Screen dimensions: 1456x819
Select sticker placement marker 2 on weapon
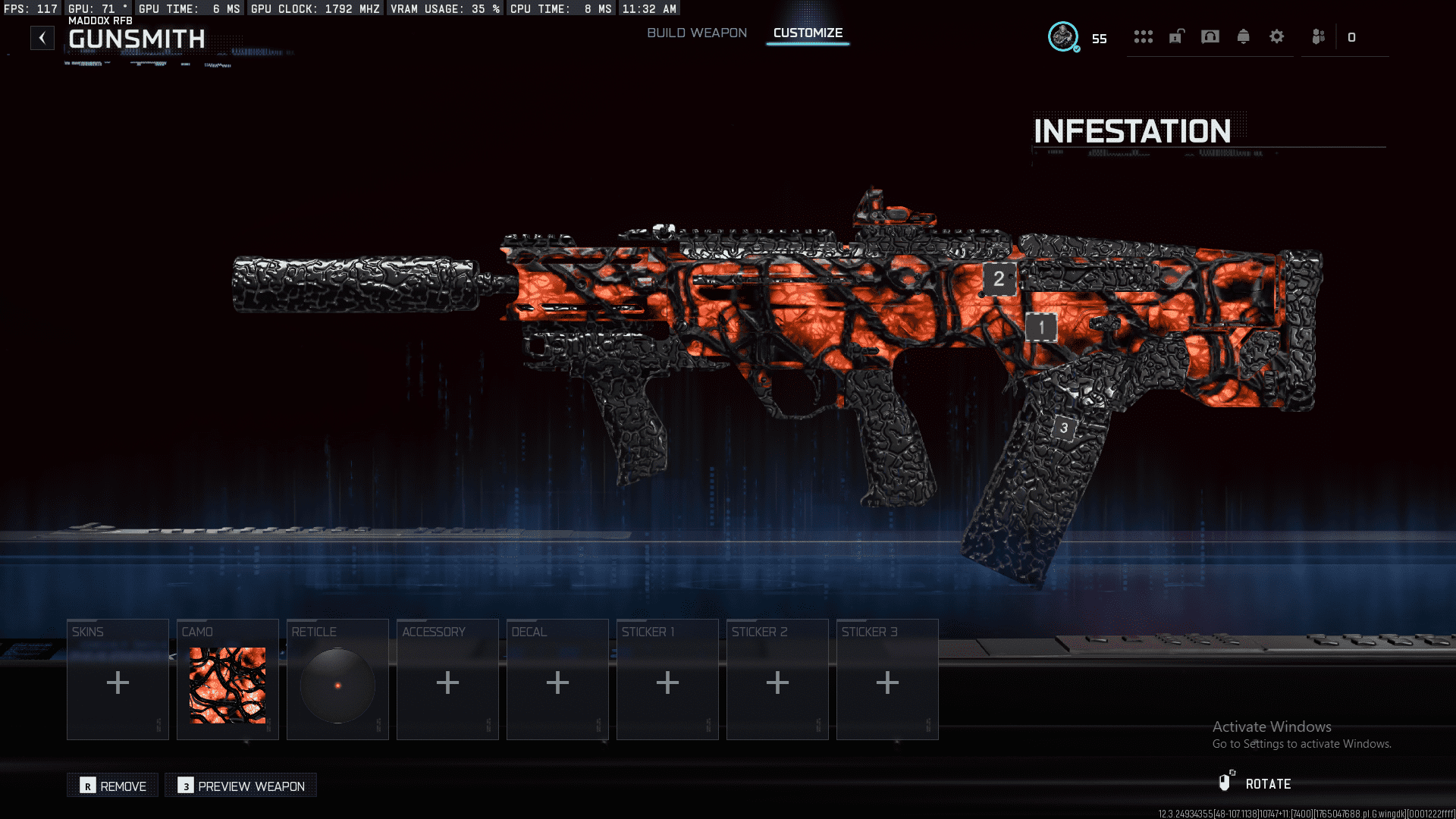[x=999, y=279]
